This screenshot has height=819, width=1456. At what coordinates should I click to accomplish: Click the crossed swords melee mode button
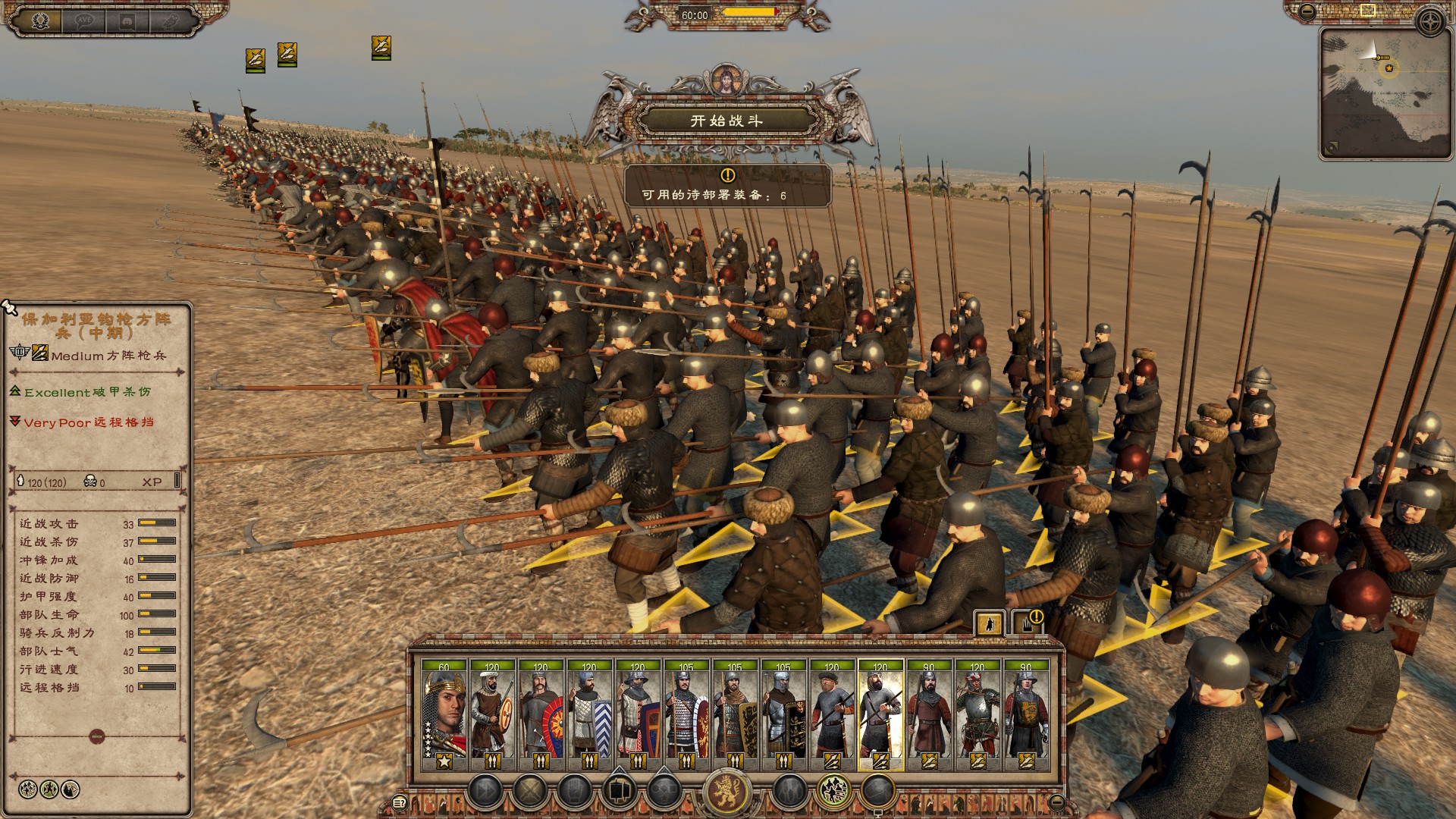click(529, 792)
